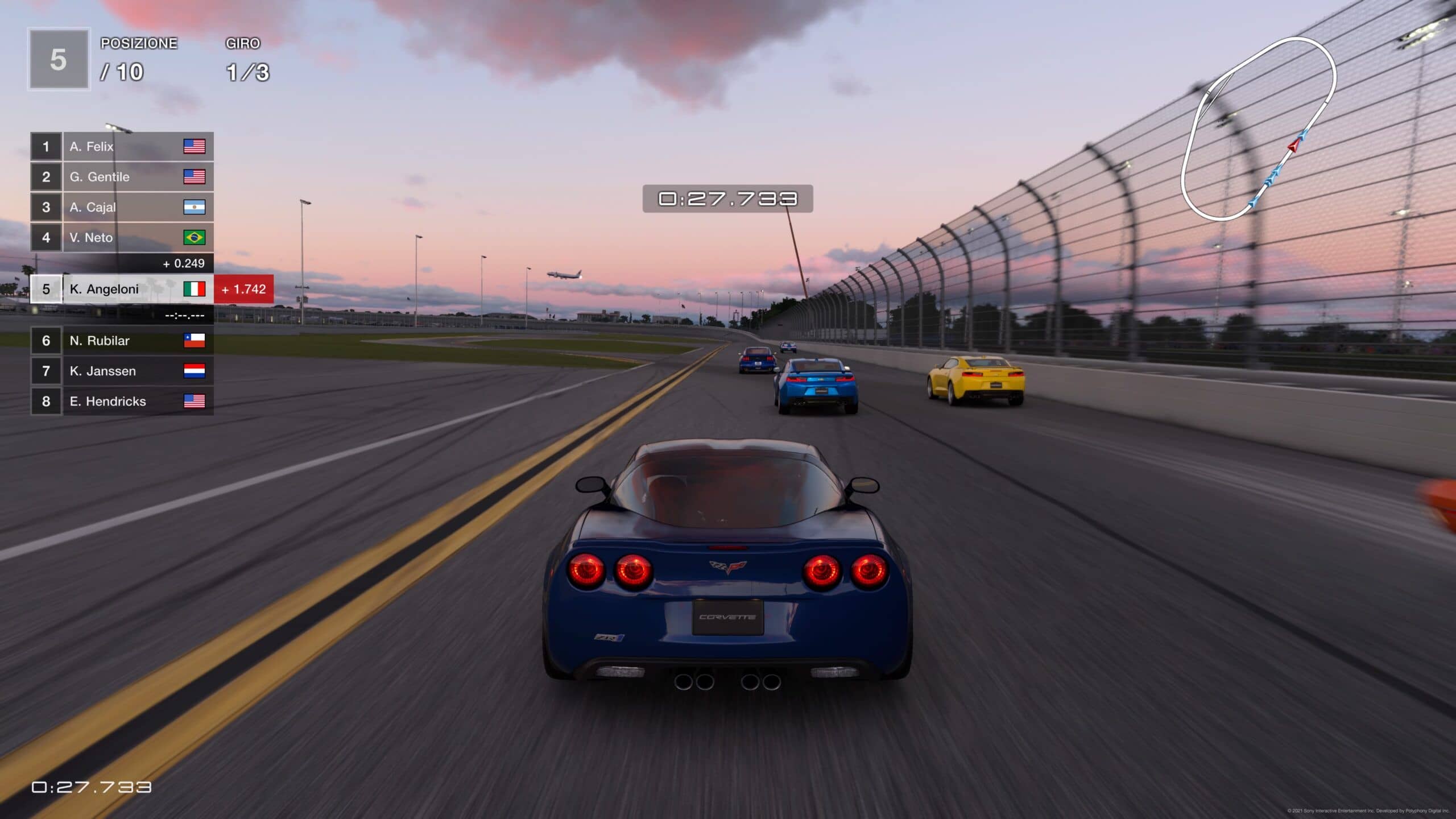The image size is (1456, 819).
Task: Select A. Felix's leaderboard row
Action: coord(122,147)
